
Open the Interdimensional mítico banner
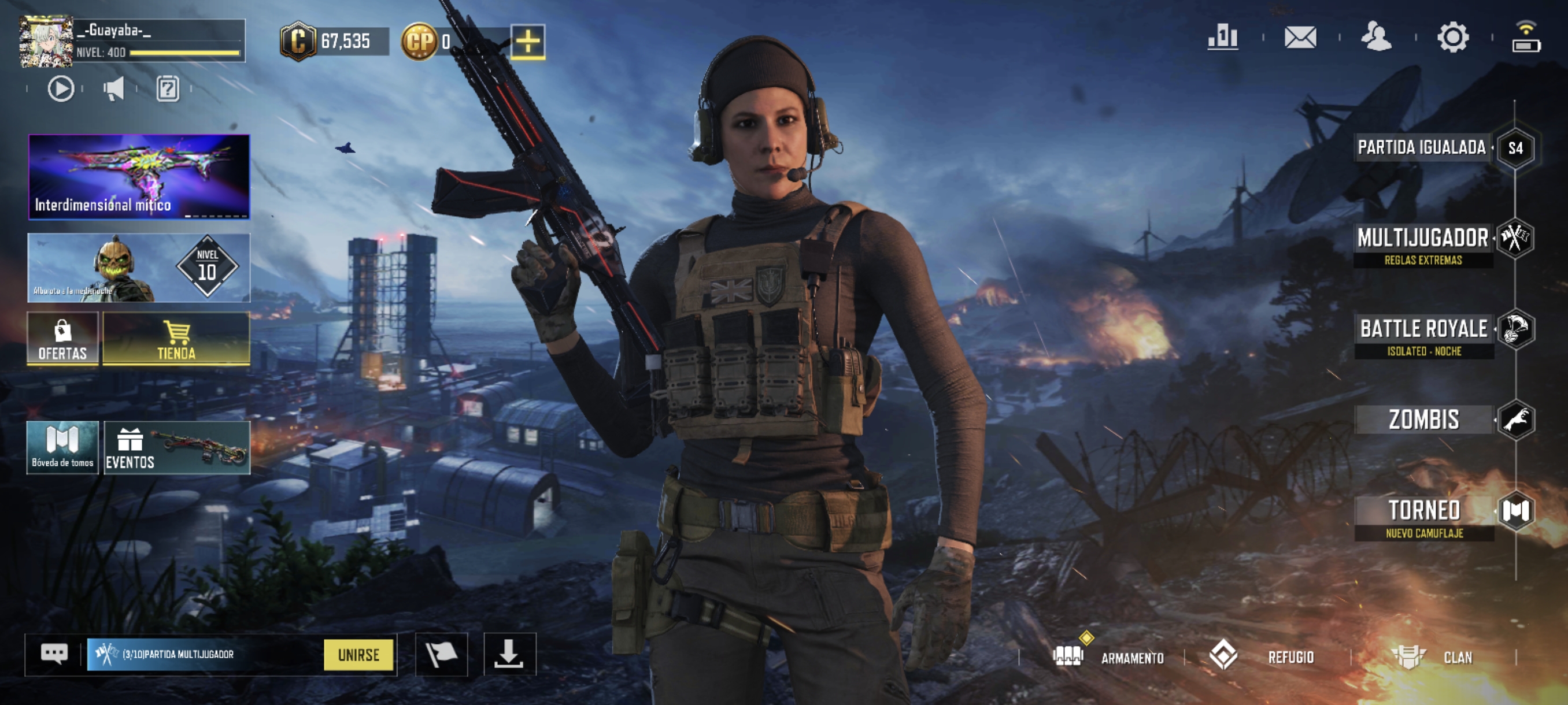(139, 176)
